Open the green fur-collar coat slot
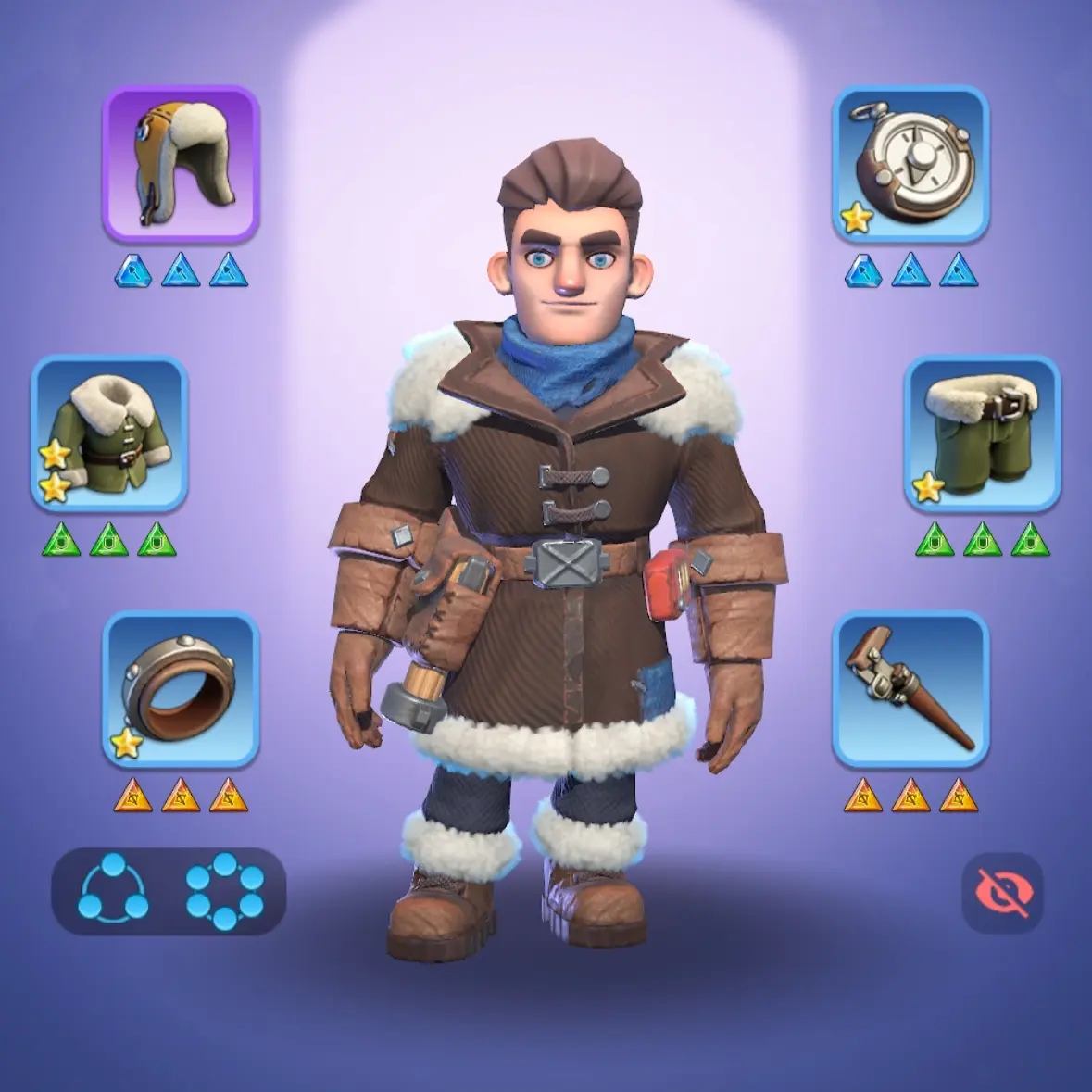 pyautogui.click(x=109, y=433)
